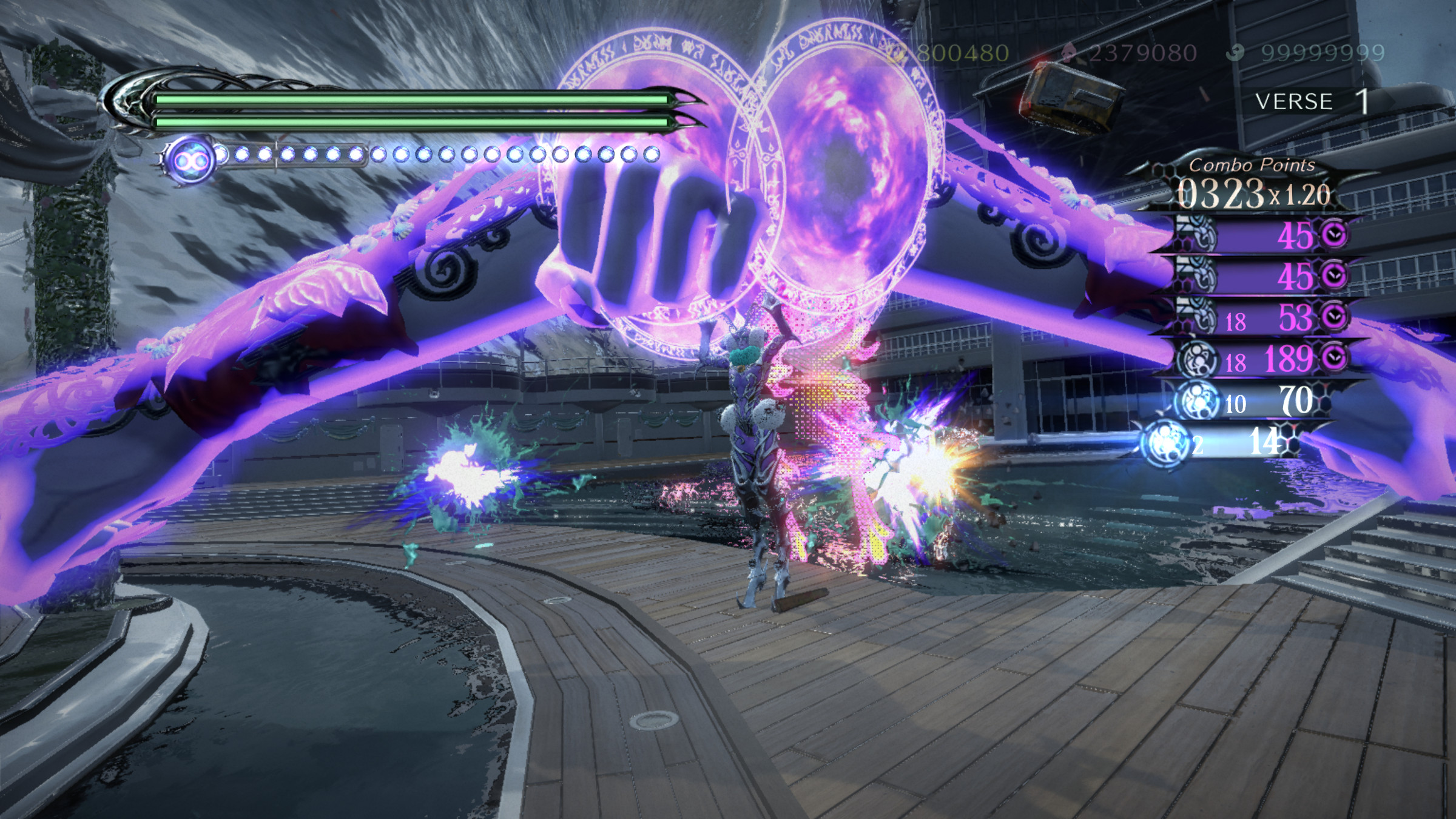Select the Umbra Witch emblem on the magic gauge
This screenshot has height=819, width=1456.
point(191,157)
